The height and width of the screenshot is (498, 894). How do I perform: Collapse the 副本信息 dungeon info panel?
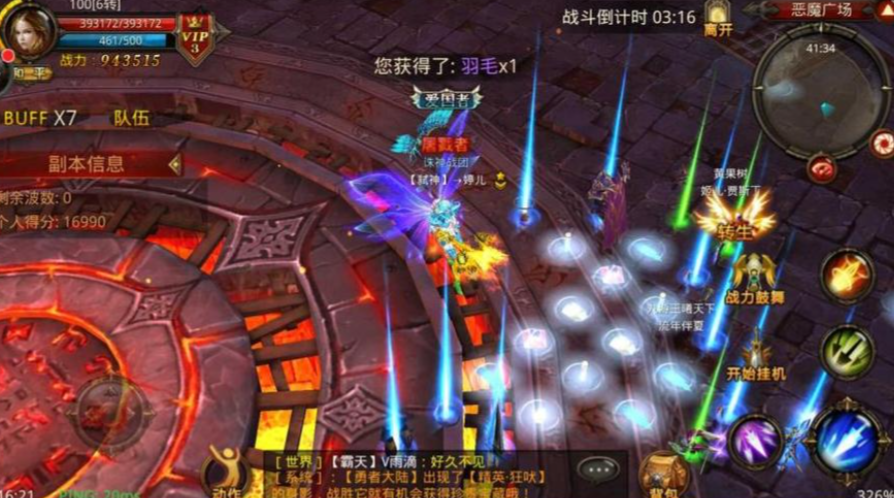175,164
